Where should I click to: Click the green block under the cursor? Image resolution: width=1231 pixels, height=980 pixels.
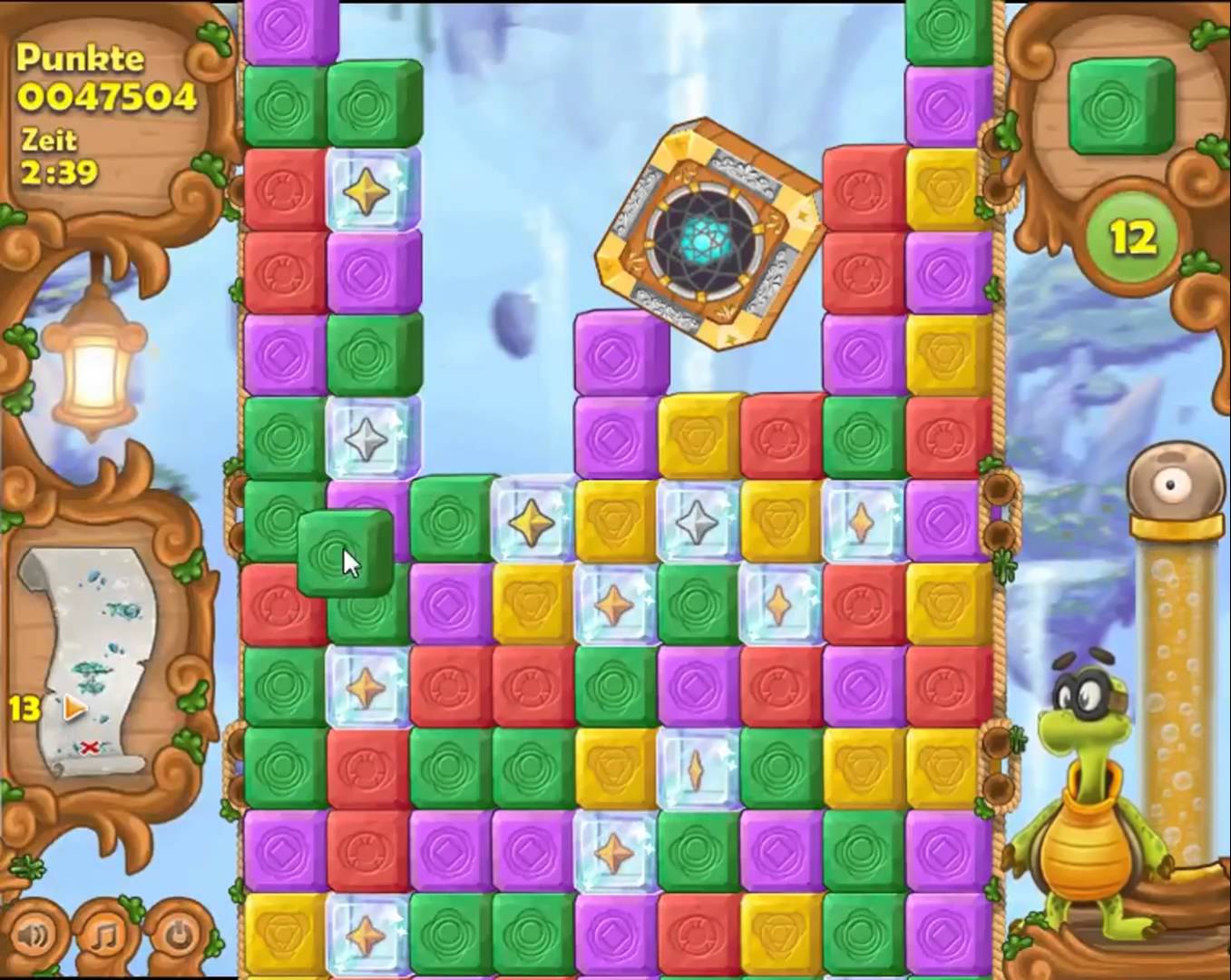click(x=345, y=553)
